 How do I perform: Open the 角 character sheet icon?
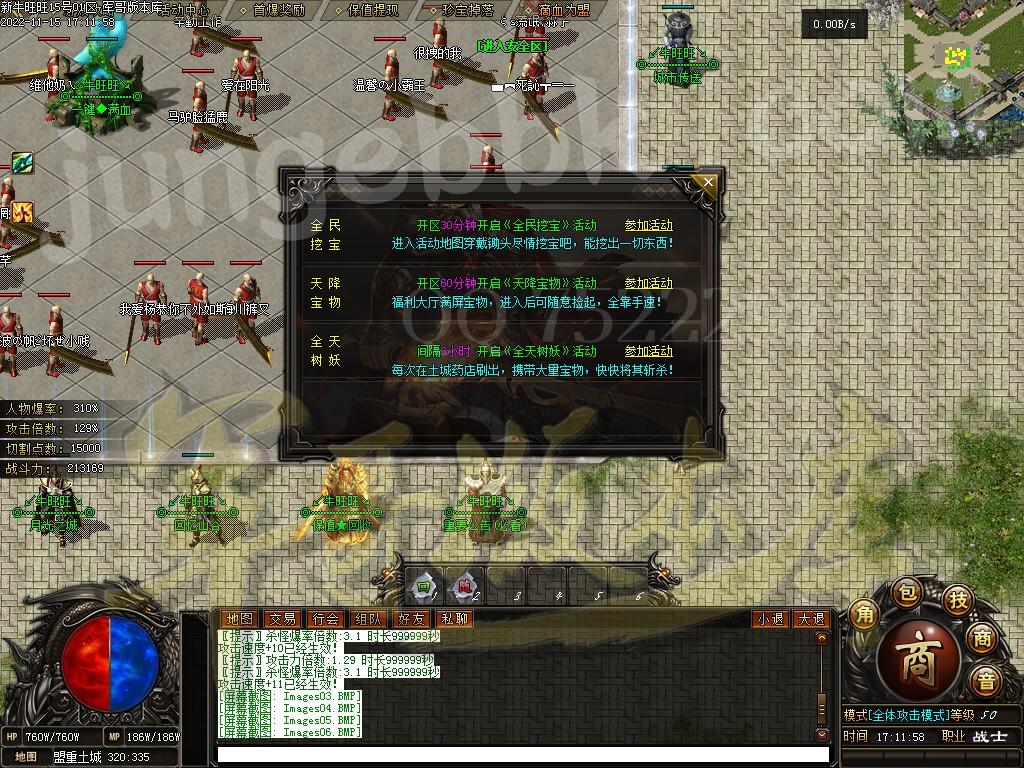[864, 615]
